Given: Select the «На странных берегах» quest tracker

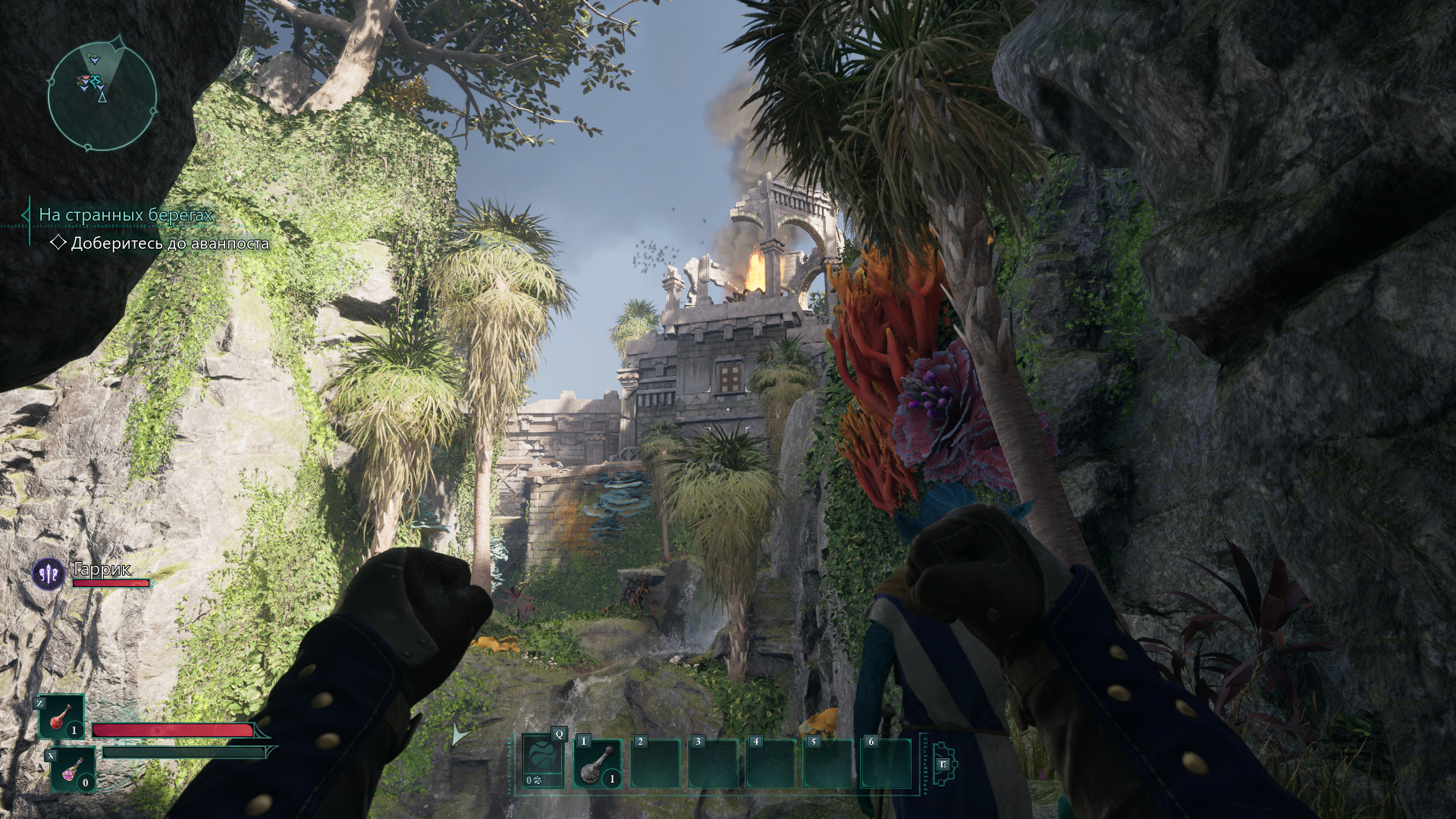Looking at the screenshot, I should [125, 215].
